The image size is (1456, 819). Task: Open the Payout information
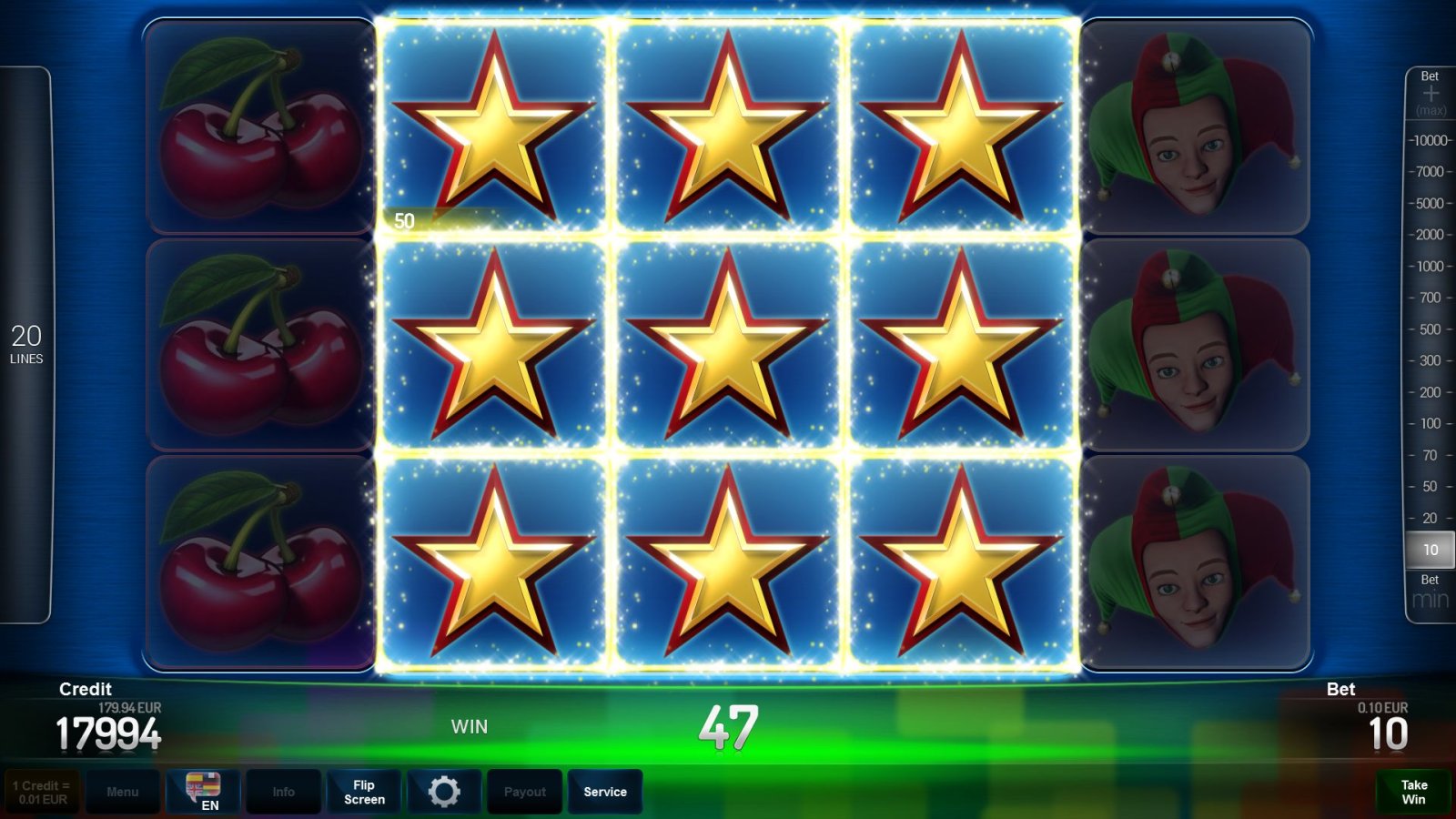click(x=524, y=791)
